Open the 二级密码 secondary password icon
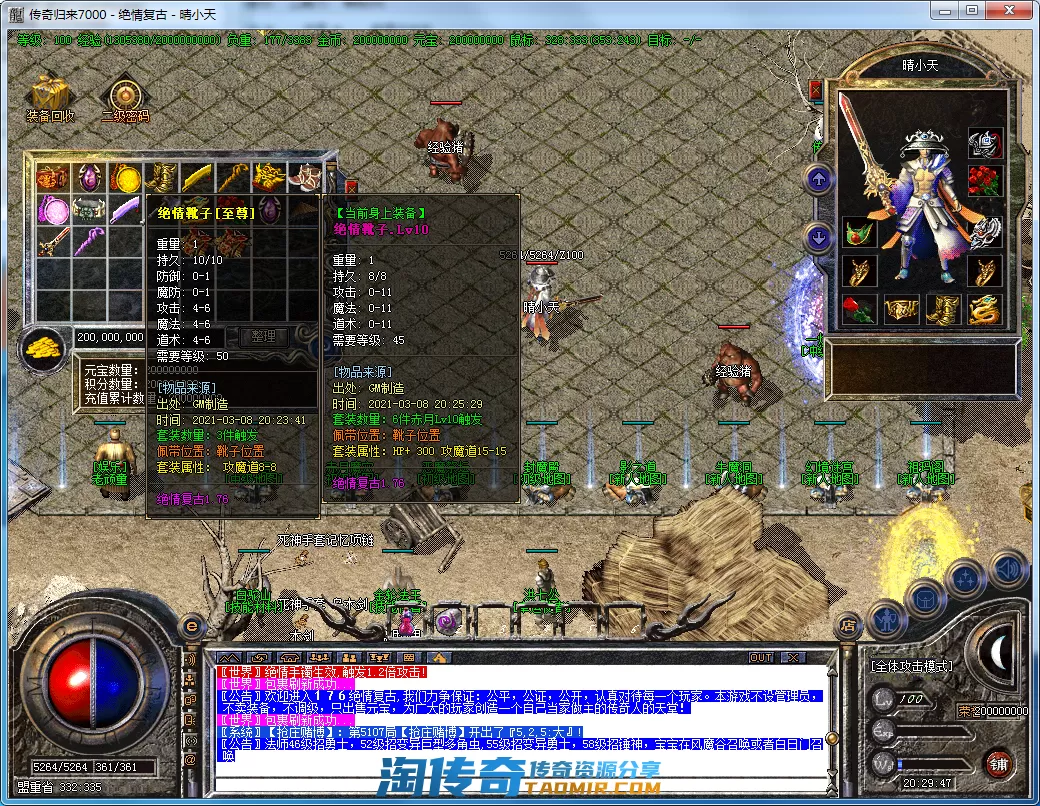Viewport: 1040px width, 806px height. 124,96
